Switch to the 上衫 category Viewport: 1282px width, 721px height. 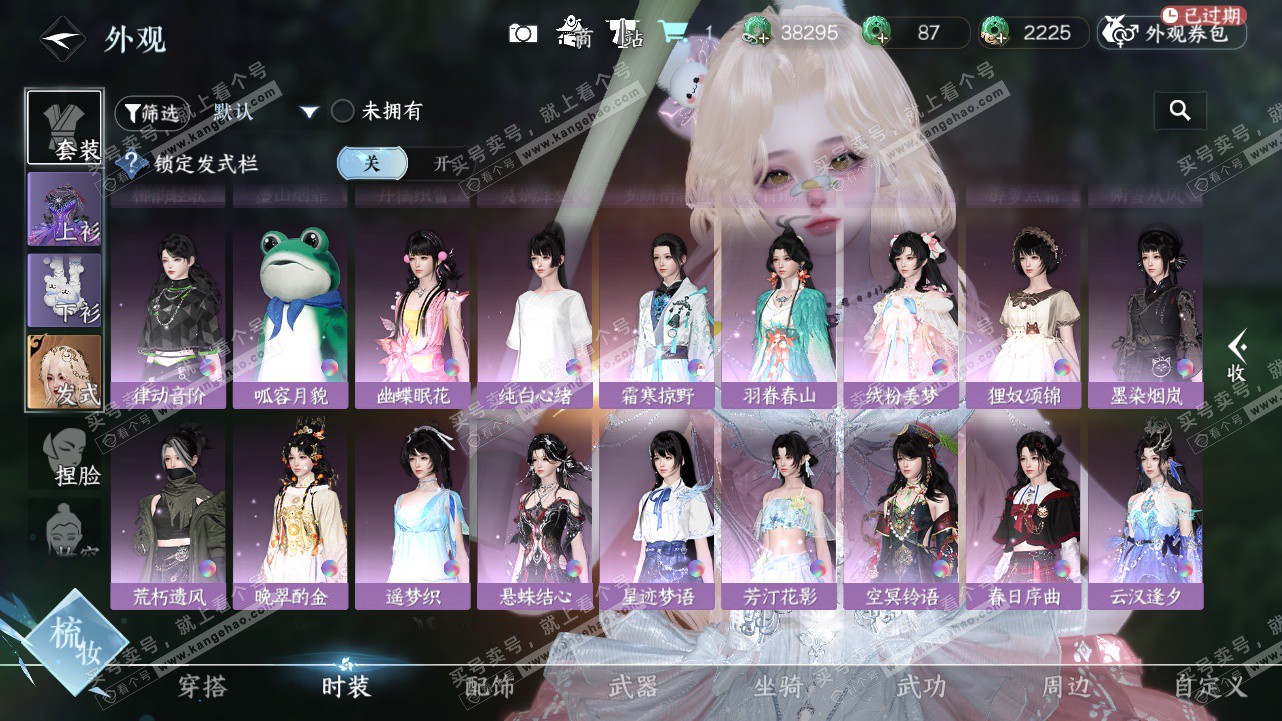pos(64,209)
